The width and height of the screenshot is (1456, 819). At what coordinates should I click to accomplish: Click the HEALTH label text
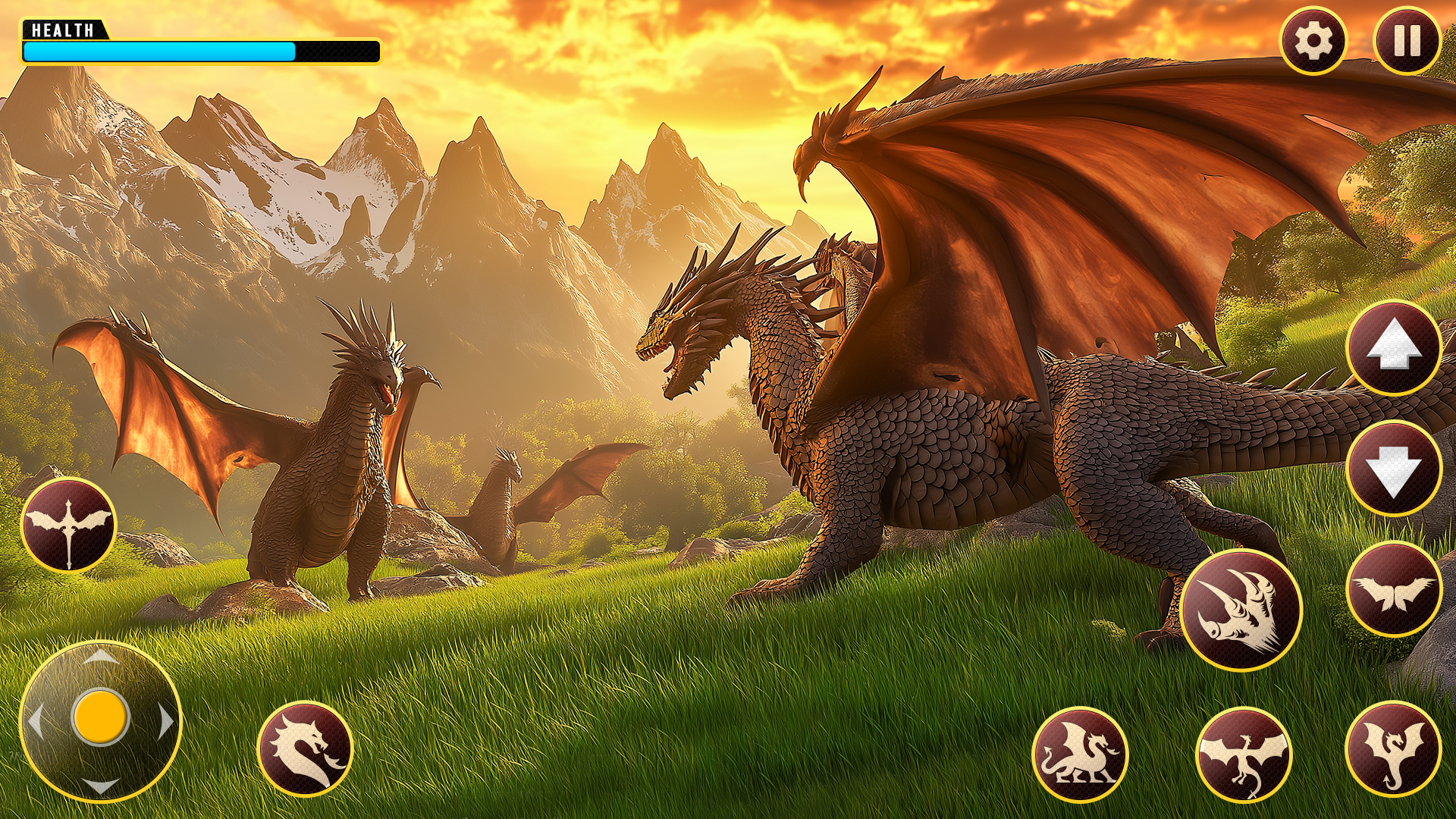pos(64,29)
